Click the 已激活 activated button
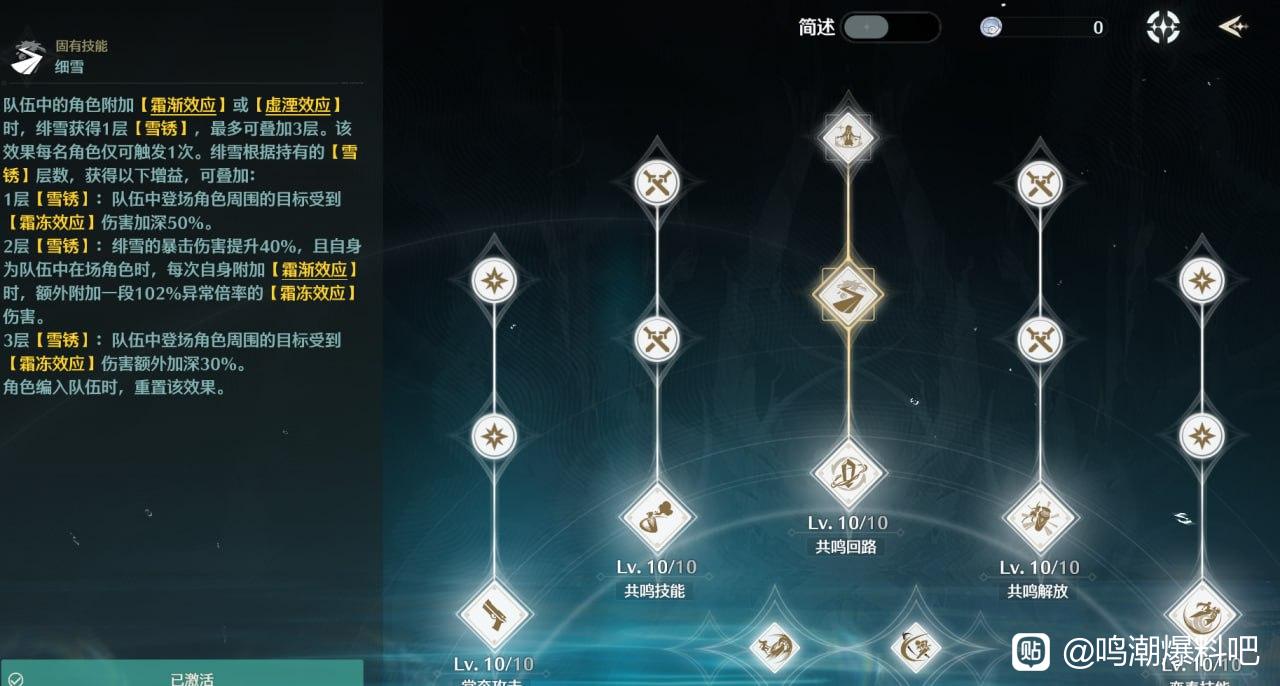Screen dimensions: 1280x686 (x=182, y=677)
